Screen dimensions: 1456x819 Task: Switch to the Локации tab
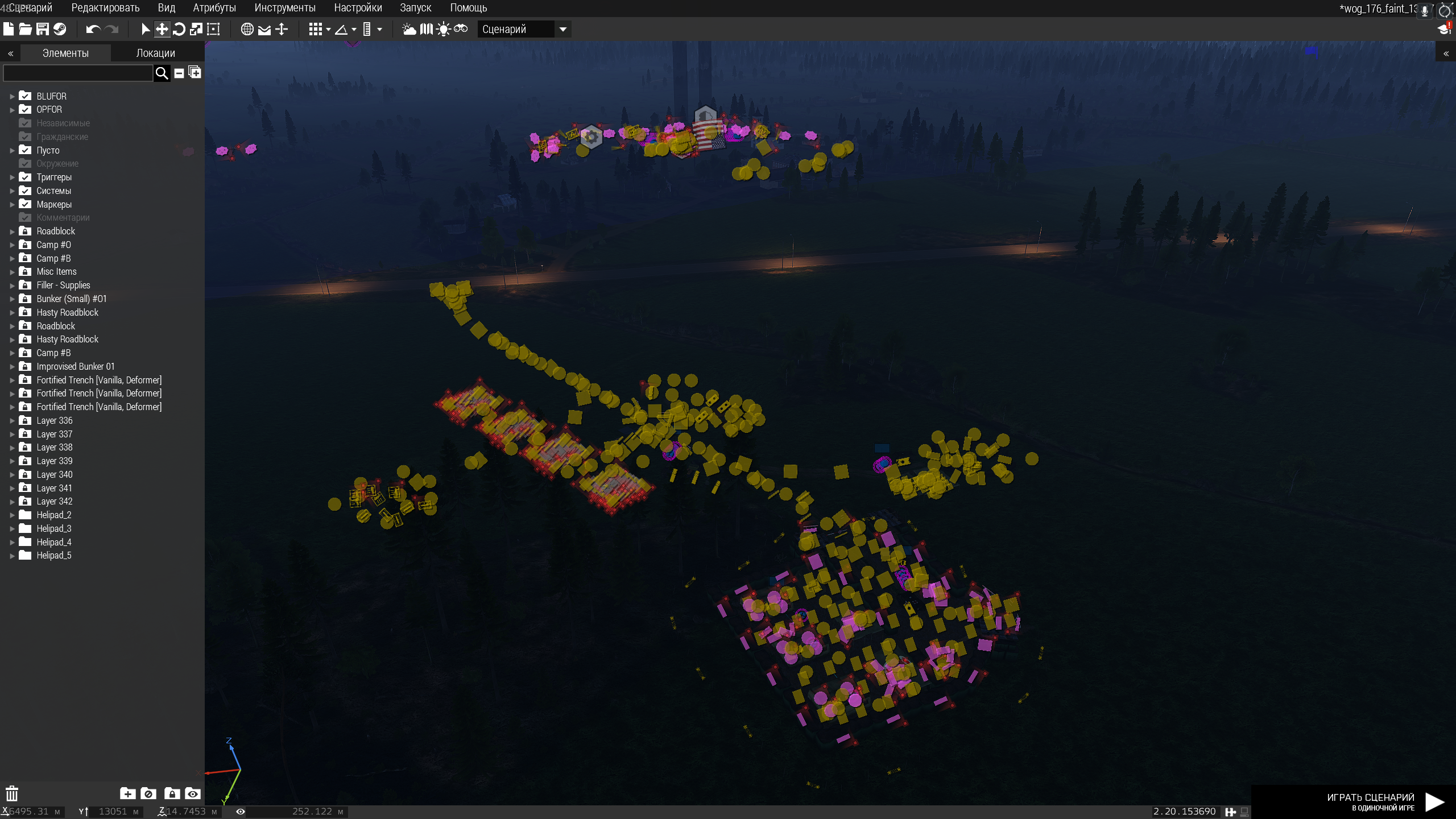pyautogui.click(x=155, y=53)
